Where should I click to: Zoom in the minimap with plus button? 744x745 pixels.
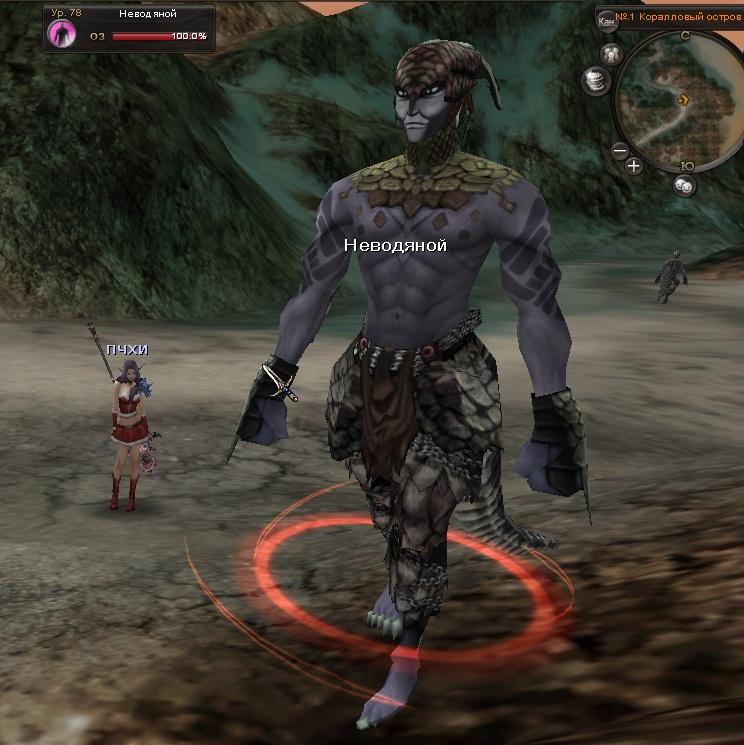pos(634,166)
